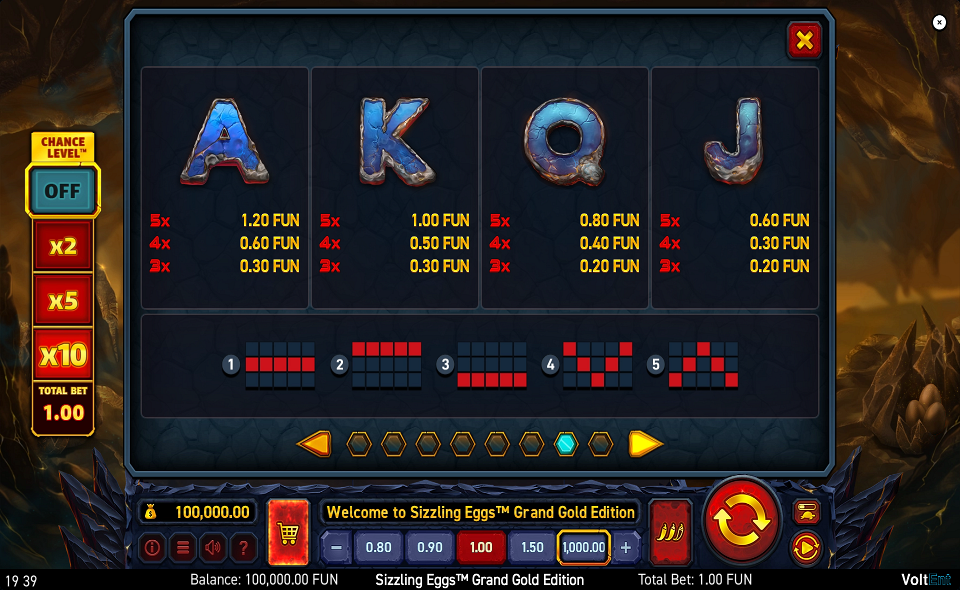The height and width of the screenshot is (590, 960).
Task: Set the bet to 0.80
Action: coord(379,547)
